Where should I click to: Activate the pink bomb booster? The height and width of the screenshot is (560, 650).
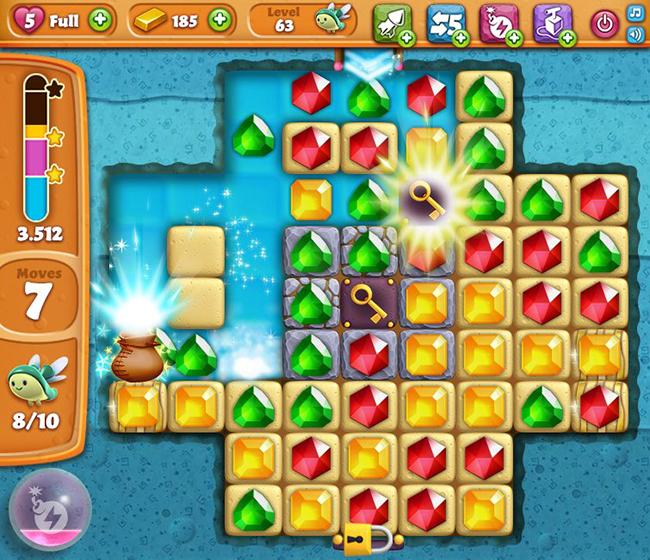[x=498, y=22]
